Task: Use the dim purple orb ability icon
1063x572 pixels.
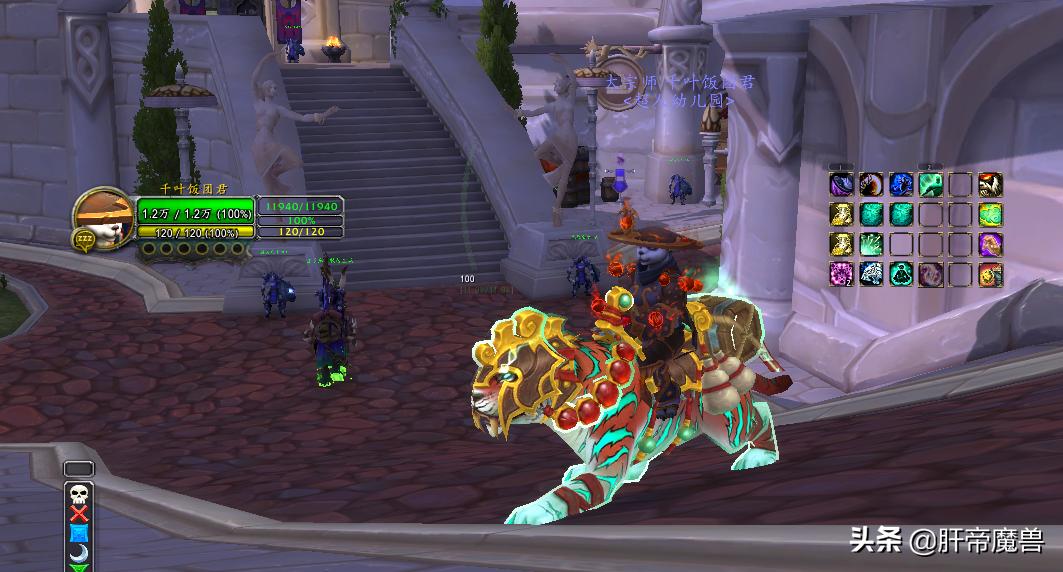Action: [931, 274]
